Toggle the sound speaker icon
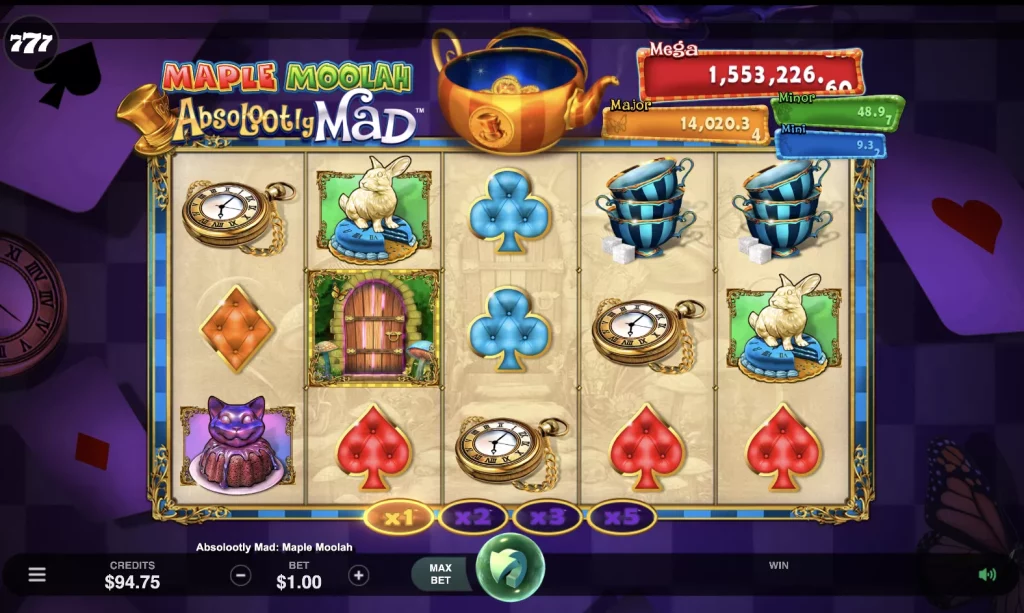Image resolution: width=1024 pixels, height=613 pixels. (987, 574)
